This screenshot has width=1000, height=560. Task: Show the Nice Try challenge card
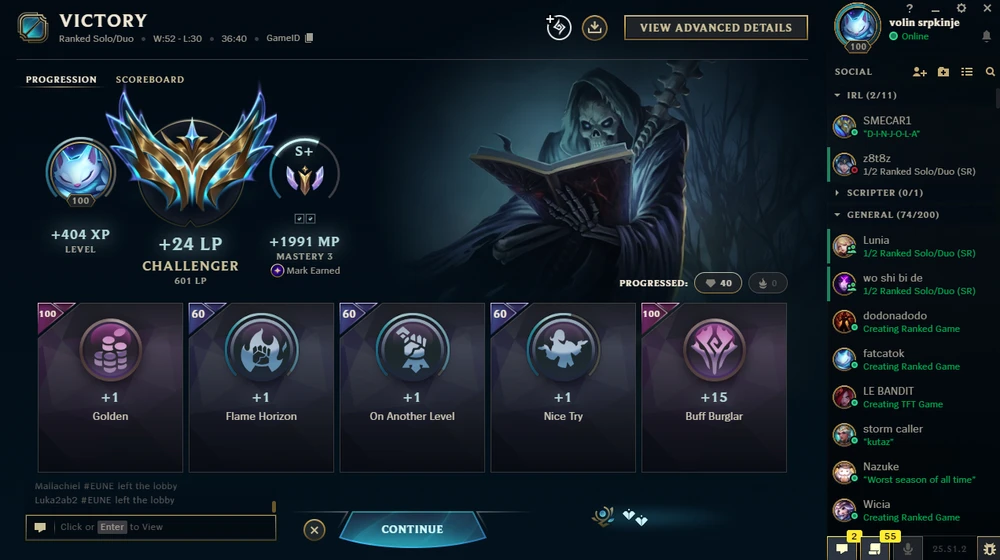coord(563,387)
